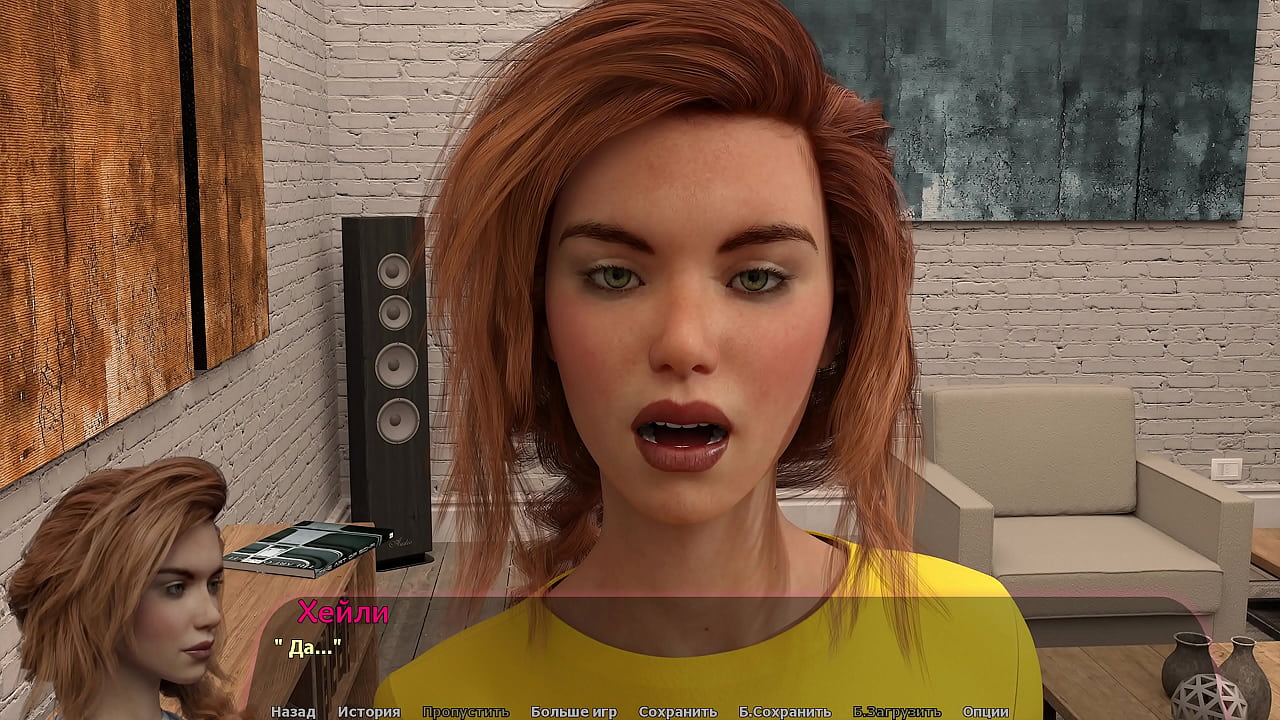Open the Больше игр link
Screen dimensions: 1280x720
[x=573, y=712]
